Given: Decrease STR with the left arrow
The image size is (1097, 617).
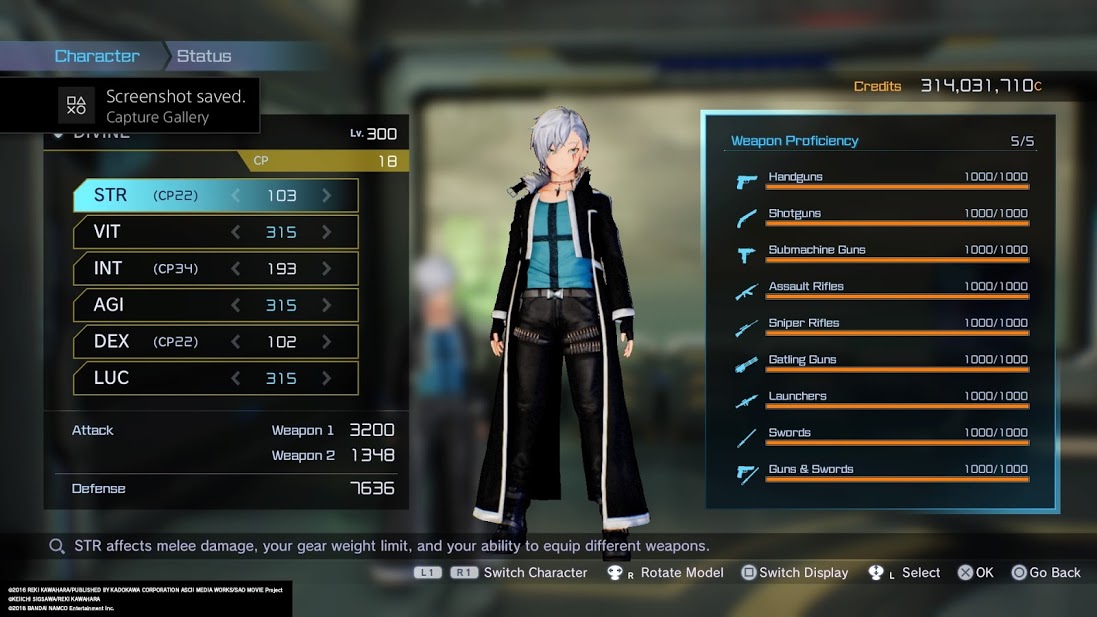Looking at the screenshot, I should tap(236, 196).
